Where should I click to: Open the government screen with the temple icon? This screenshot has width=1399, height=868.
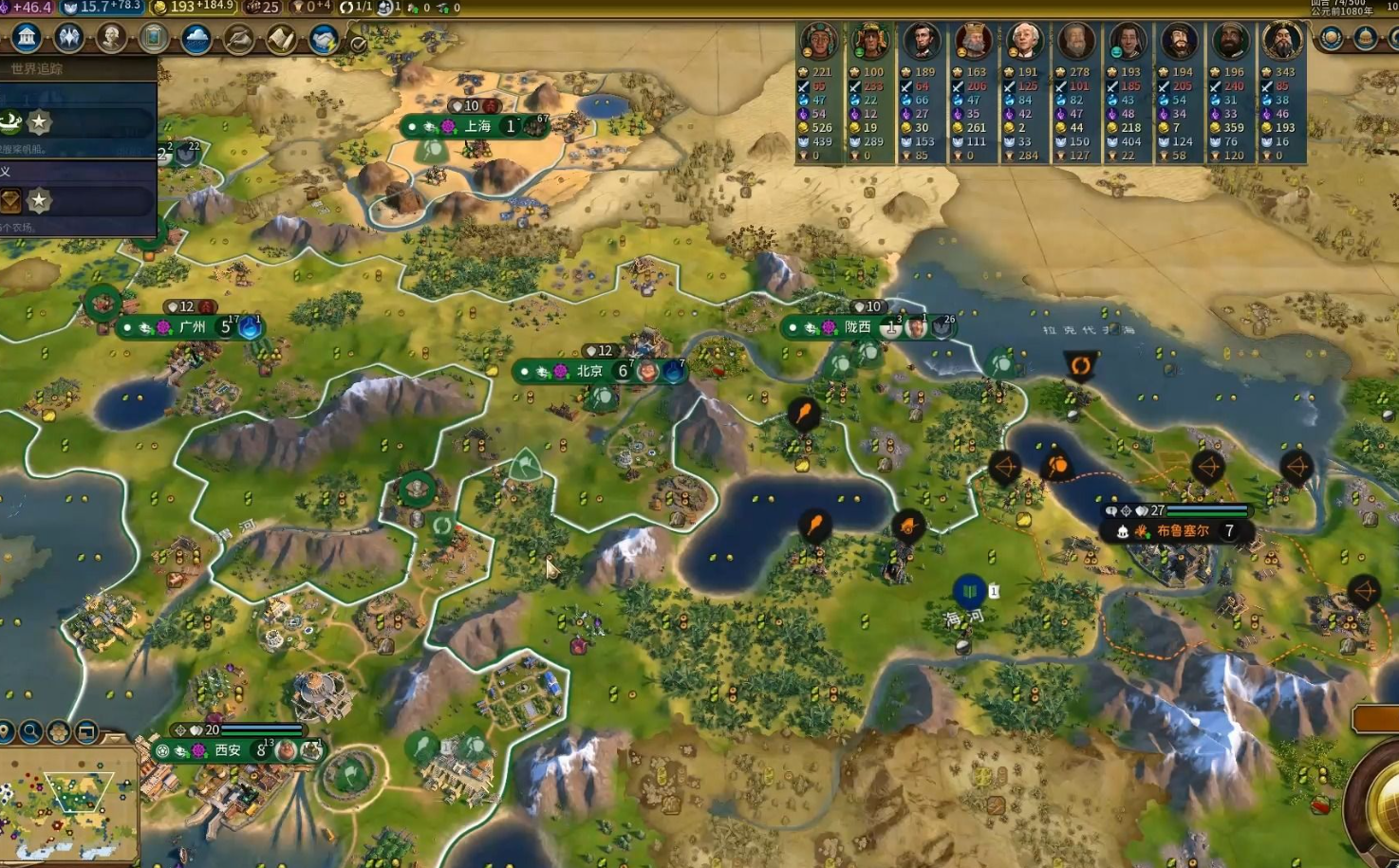pos(27,38)
